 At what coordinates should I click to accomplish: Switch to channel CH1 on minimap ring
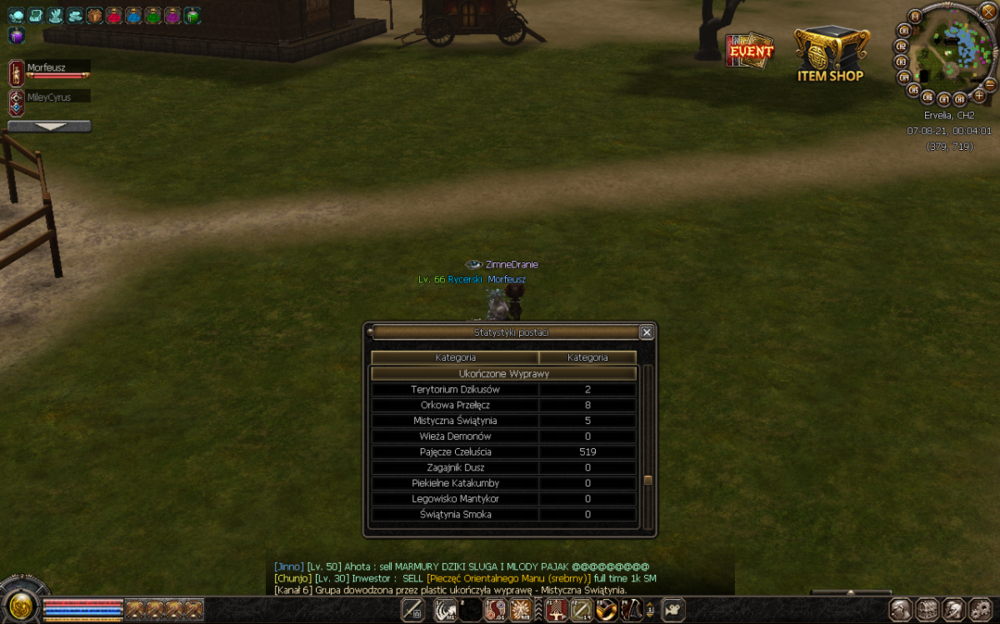coord(905,30)
